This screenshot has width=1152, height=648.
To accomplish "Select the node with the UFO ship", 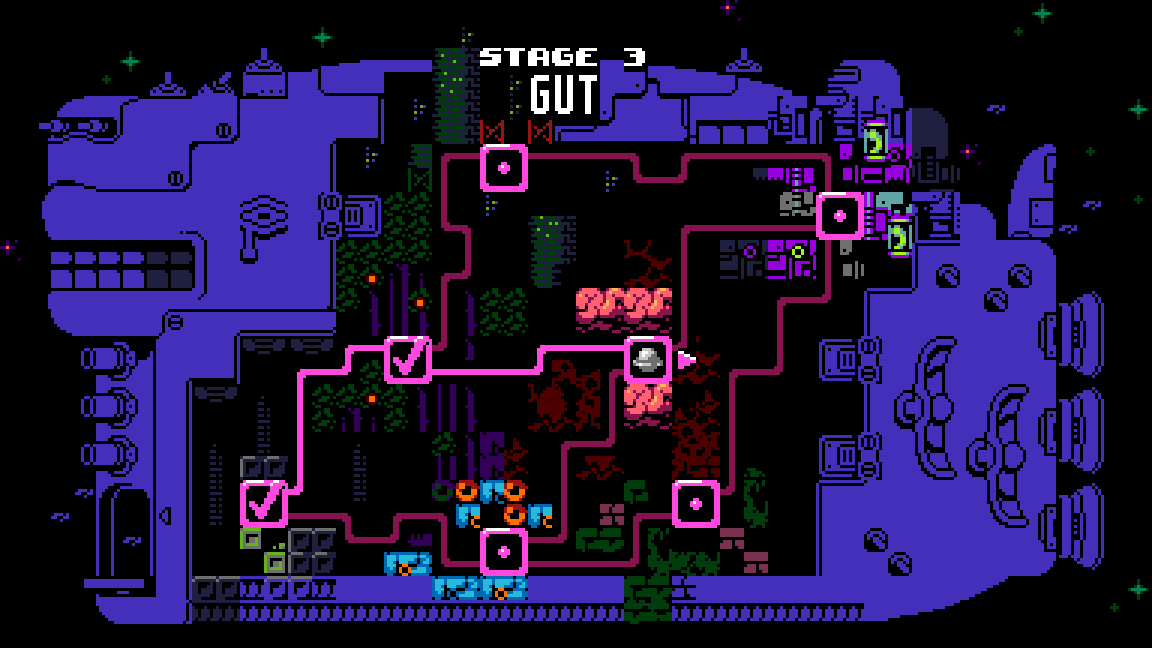I will pyautogui.click(x=647, y=360).
